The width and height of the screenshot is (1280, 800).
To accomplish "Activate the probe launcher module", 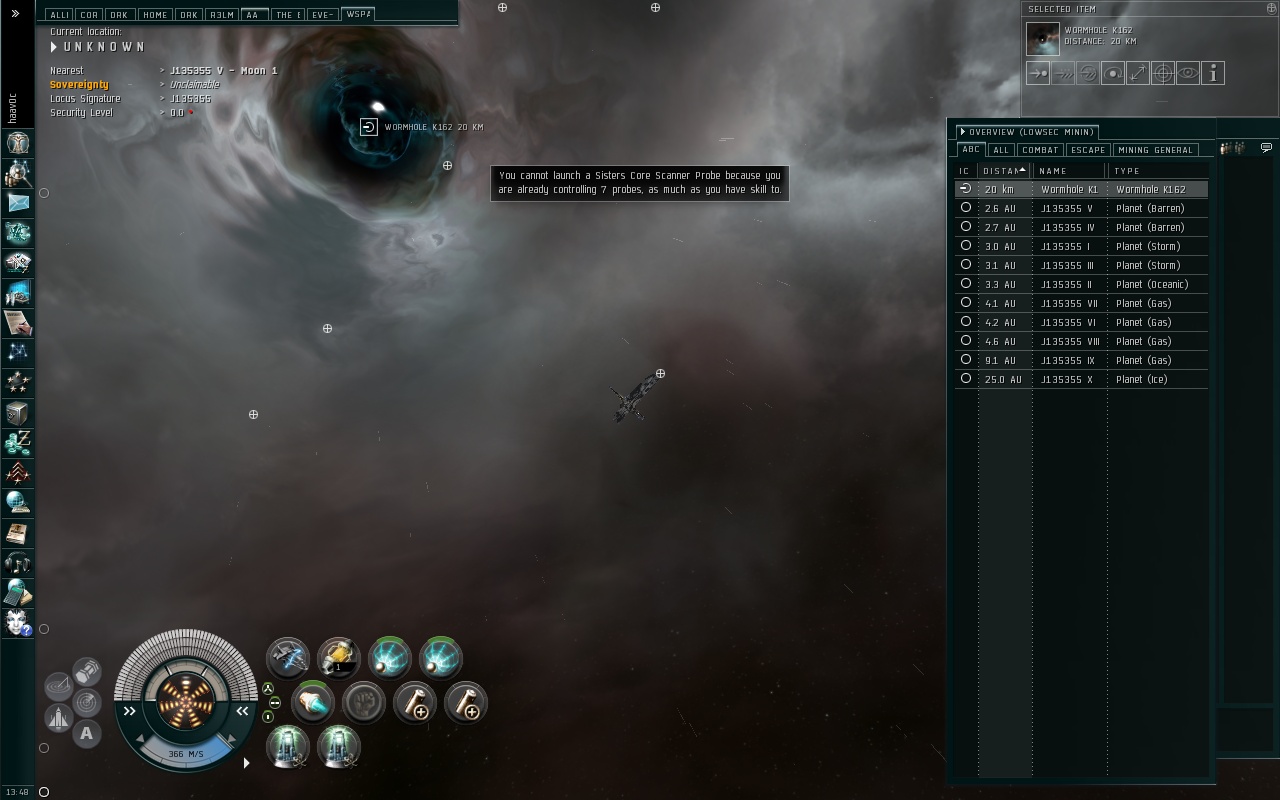I will tap(339, 658).
